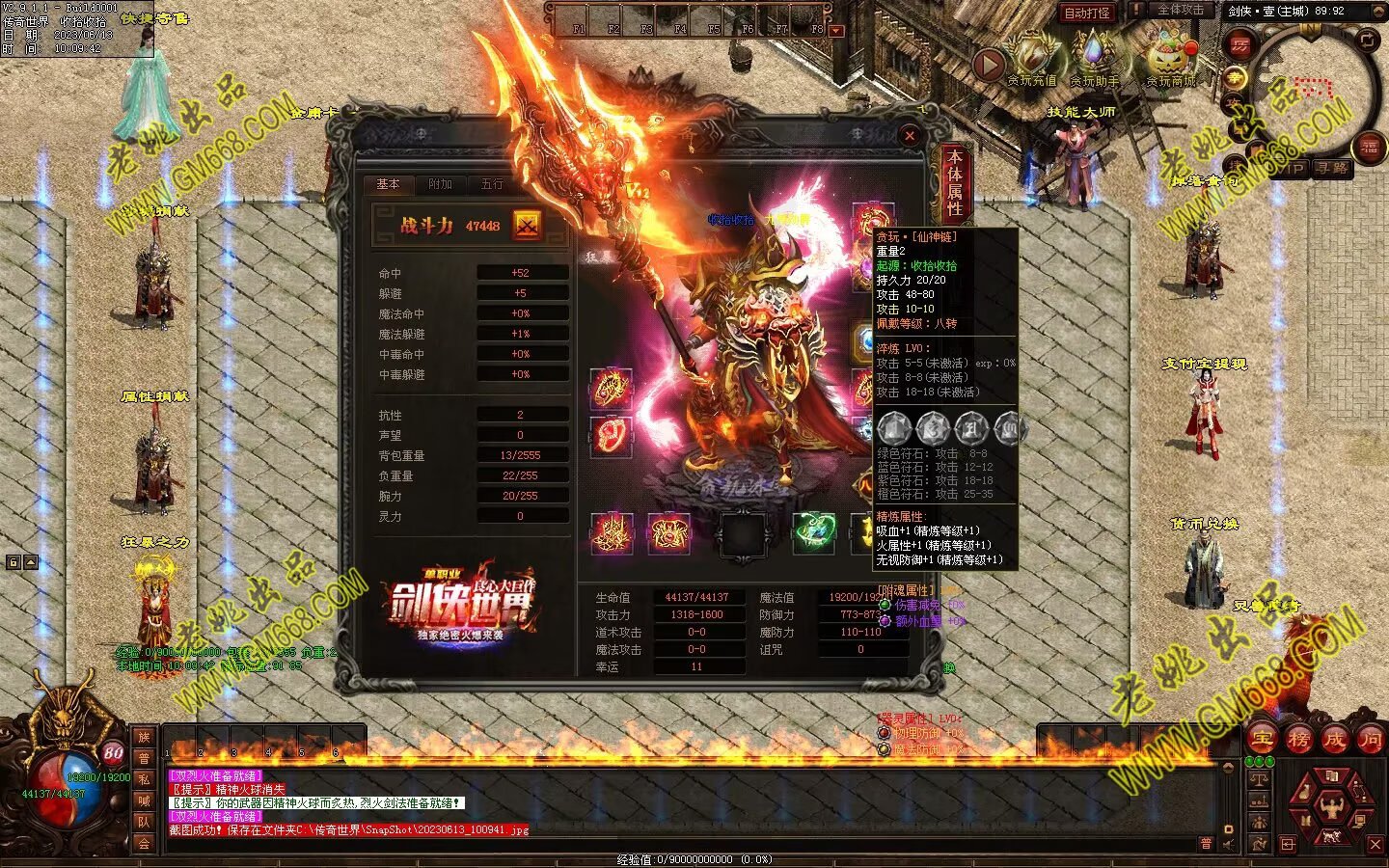Switch to the 附加 tab
The height and width of the screenshot is (868, 1389).
440,184
